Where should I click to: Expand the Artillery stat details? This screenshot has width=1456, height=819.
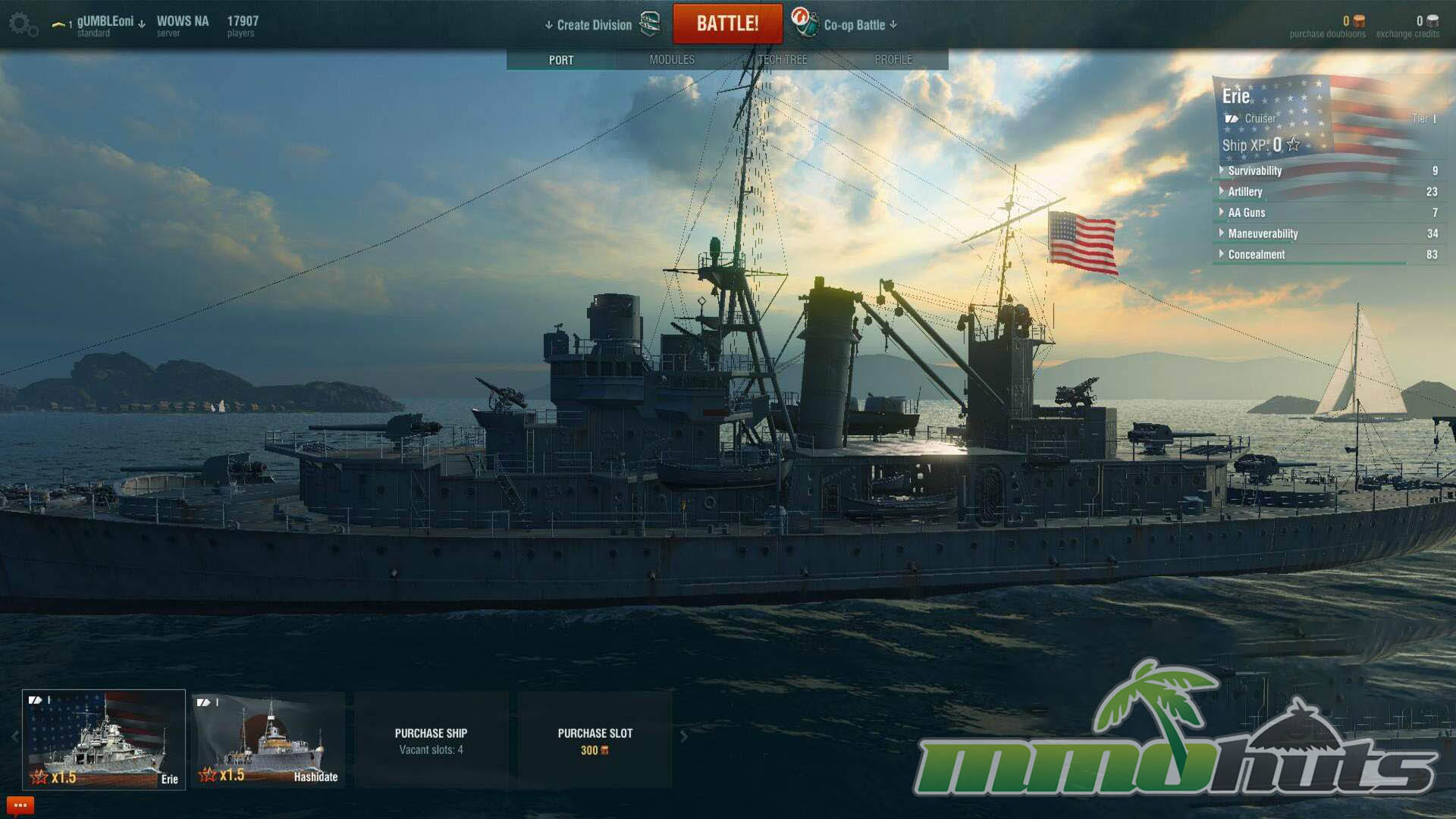click(1245, 193)
